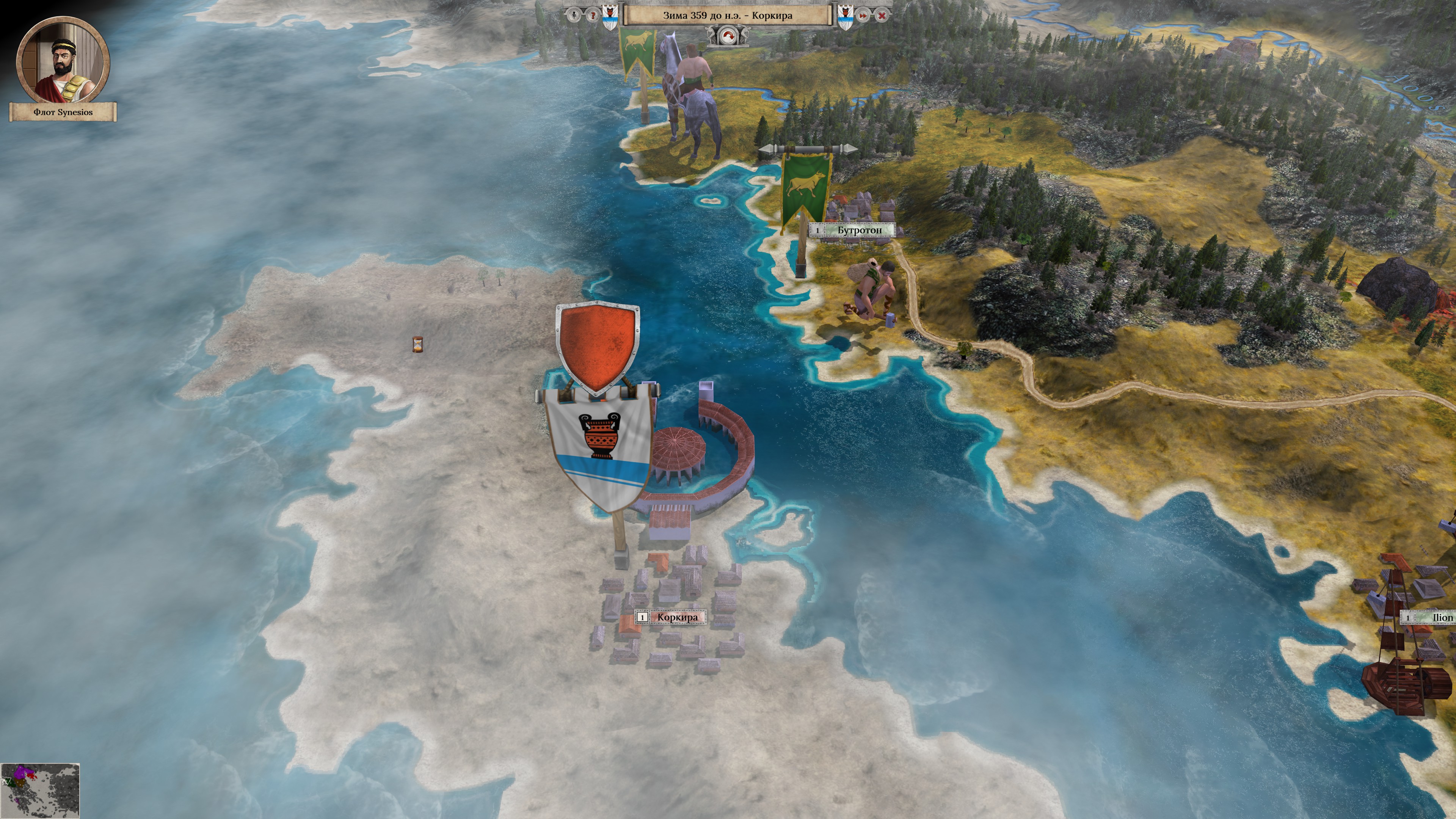1456x819 pixels.
Task: Select the Бутротон city label
Action: [859, 230]
